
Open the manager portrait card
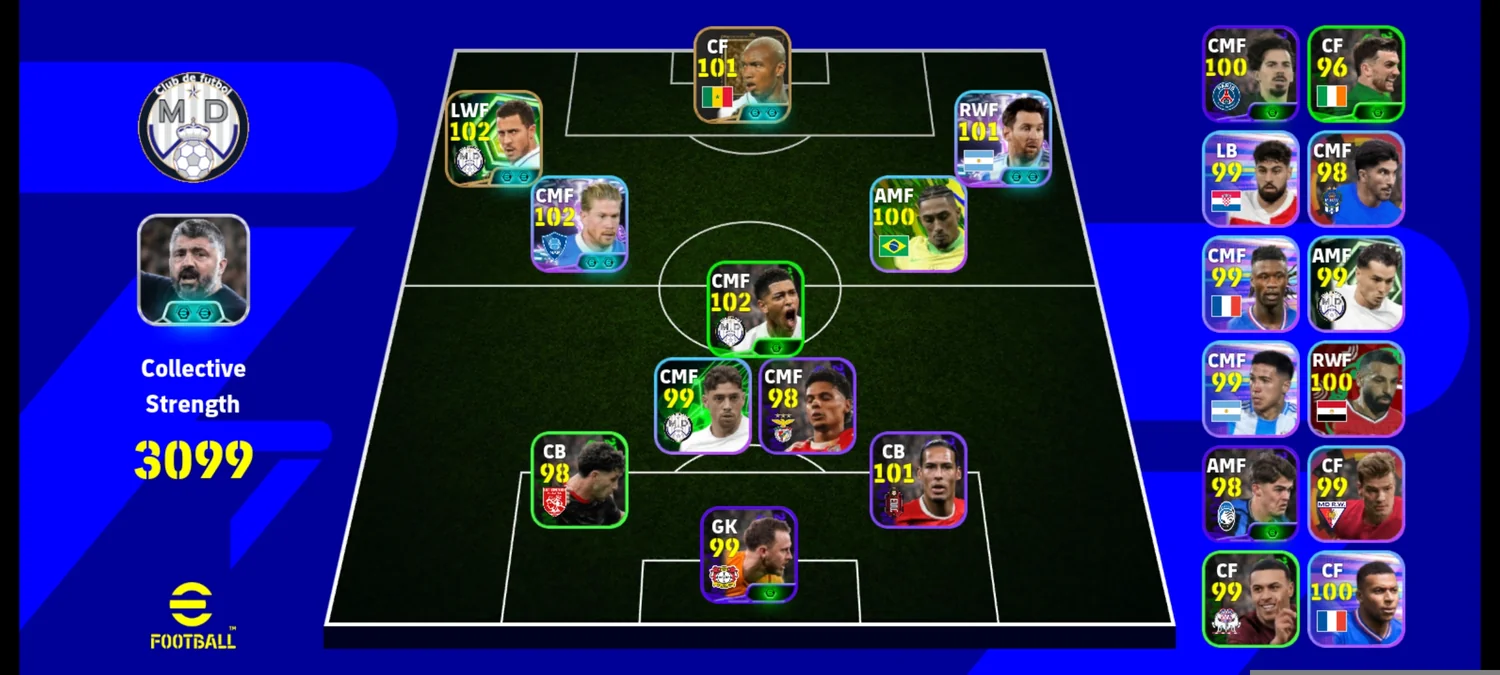193,269
